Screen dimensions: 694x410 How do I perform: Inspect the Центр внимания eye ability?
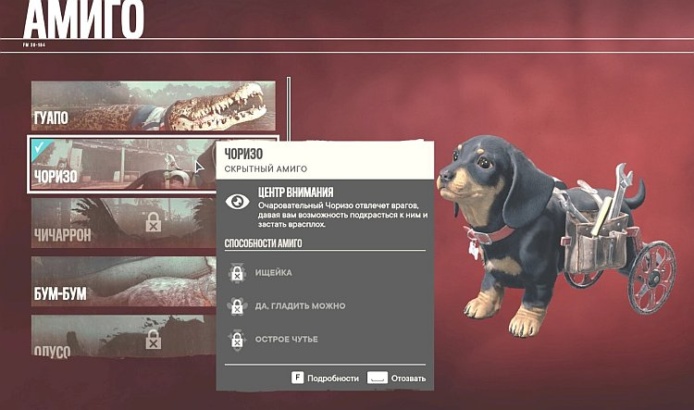(x=238, y=200)
